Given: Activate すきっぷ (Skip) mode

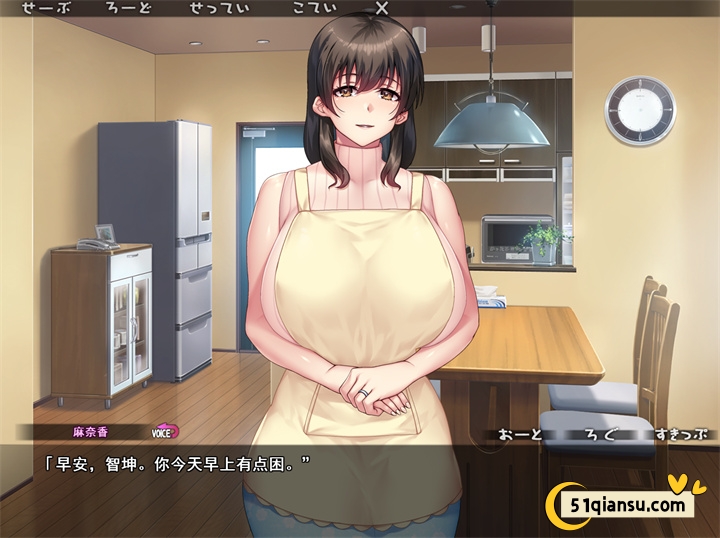Looking at the screenshot, I should (682, 435).
